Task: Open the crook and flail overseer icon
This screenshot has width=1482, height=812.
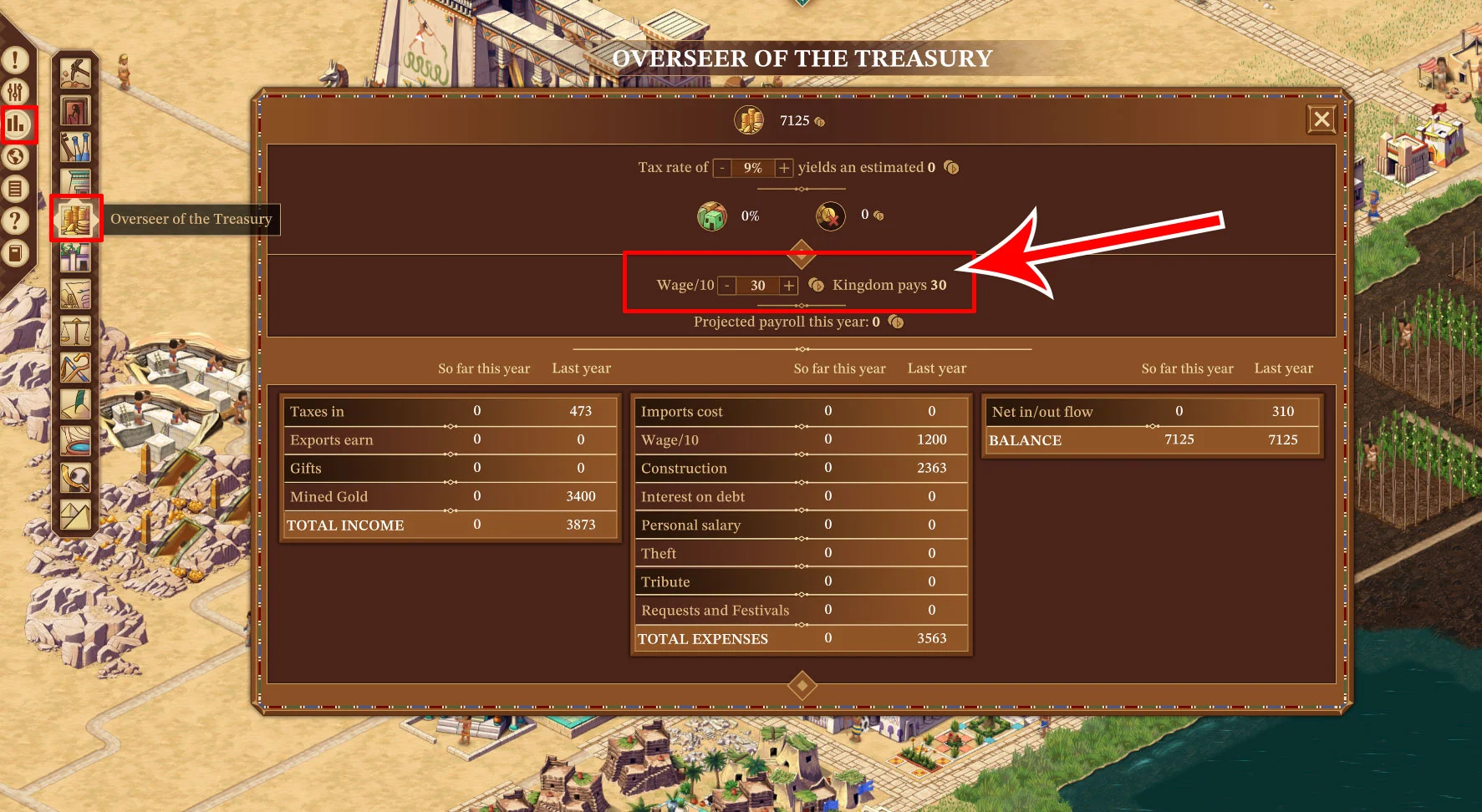Action: (75, 368)
